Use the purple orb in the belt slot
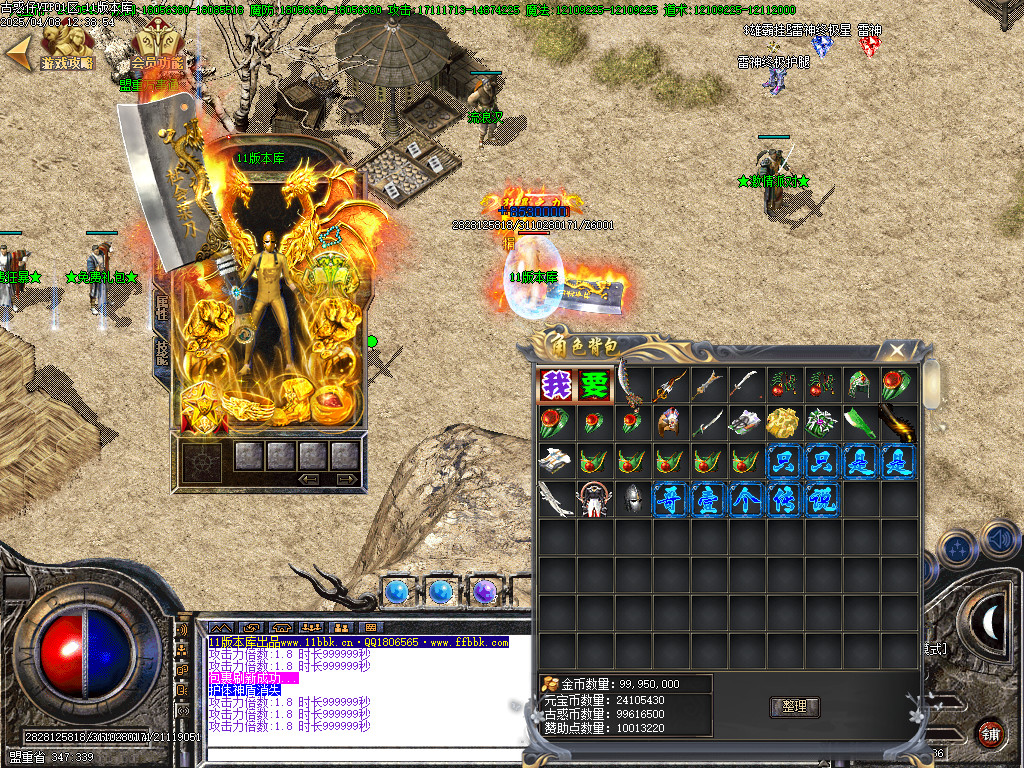Viewport: 1024px width, 768px height. [x=485, y=592]
